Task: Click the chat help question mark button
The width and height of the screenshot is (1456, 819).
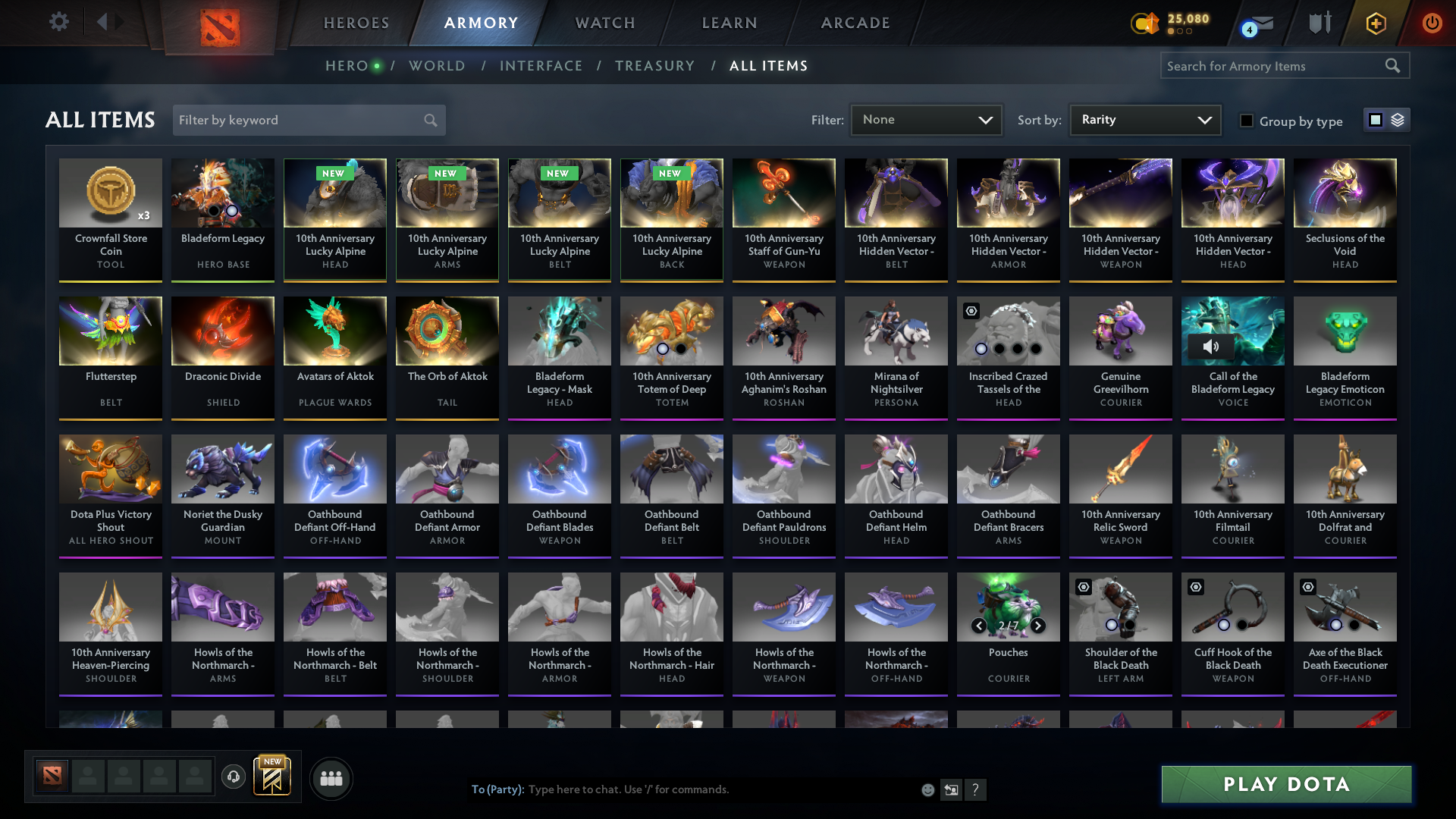Action: tap(976, 789)
